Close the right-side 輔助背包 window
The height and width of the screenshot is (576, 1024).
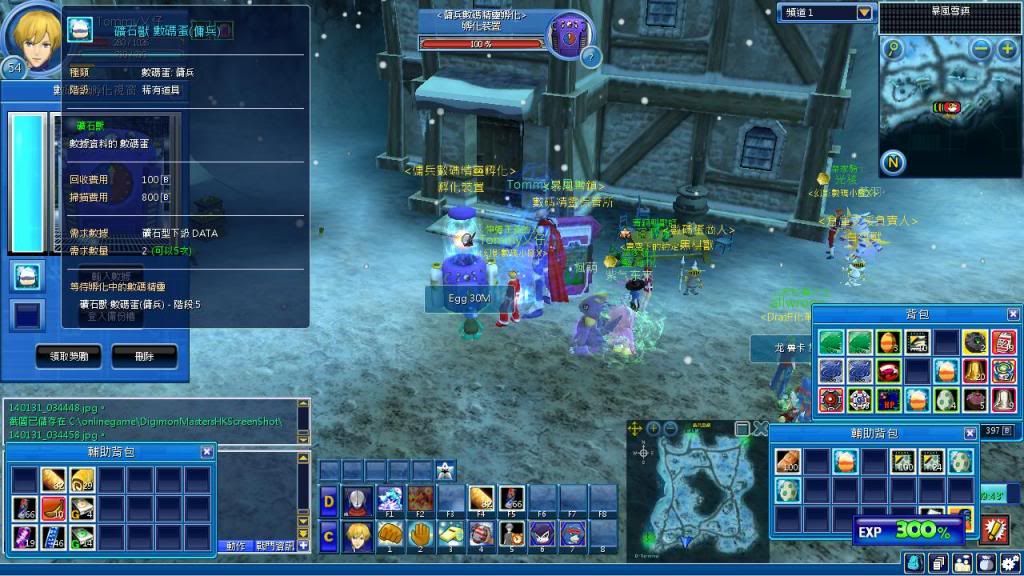coord(970,433)
